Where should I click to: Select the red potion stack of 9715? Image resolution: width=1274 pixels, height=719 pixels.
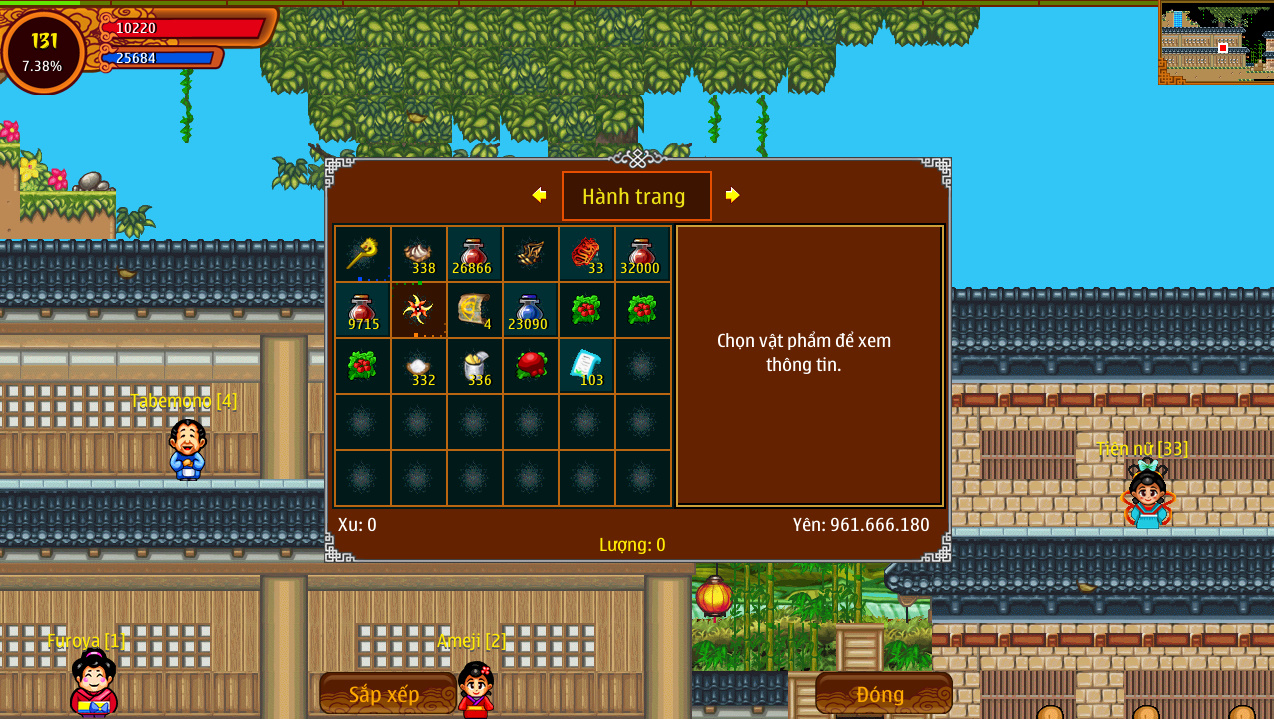point(362,310)
